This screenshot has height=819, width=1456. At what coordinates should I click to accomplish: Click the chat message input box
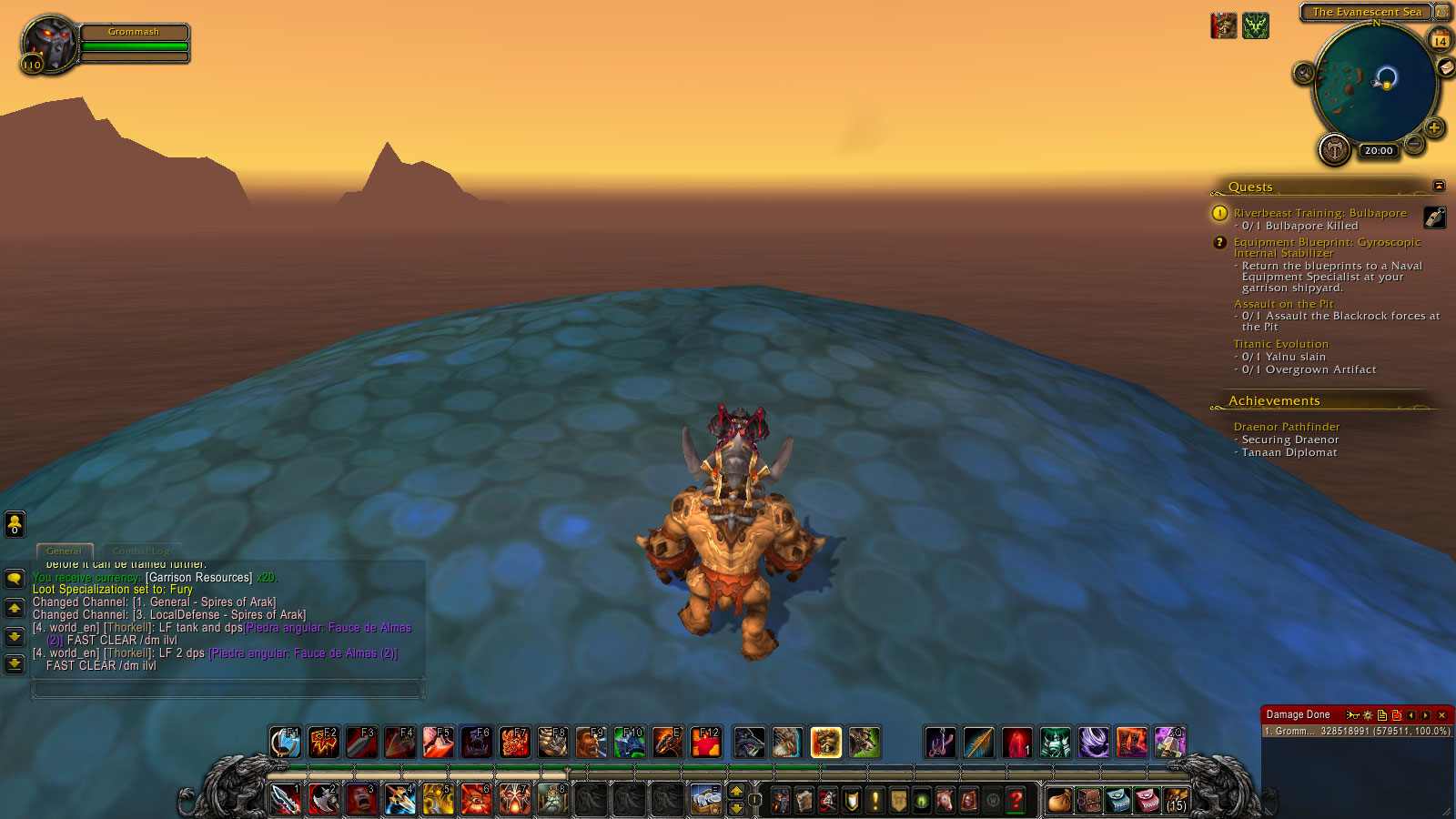[x=227, y=690]
